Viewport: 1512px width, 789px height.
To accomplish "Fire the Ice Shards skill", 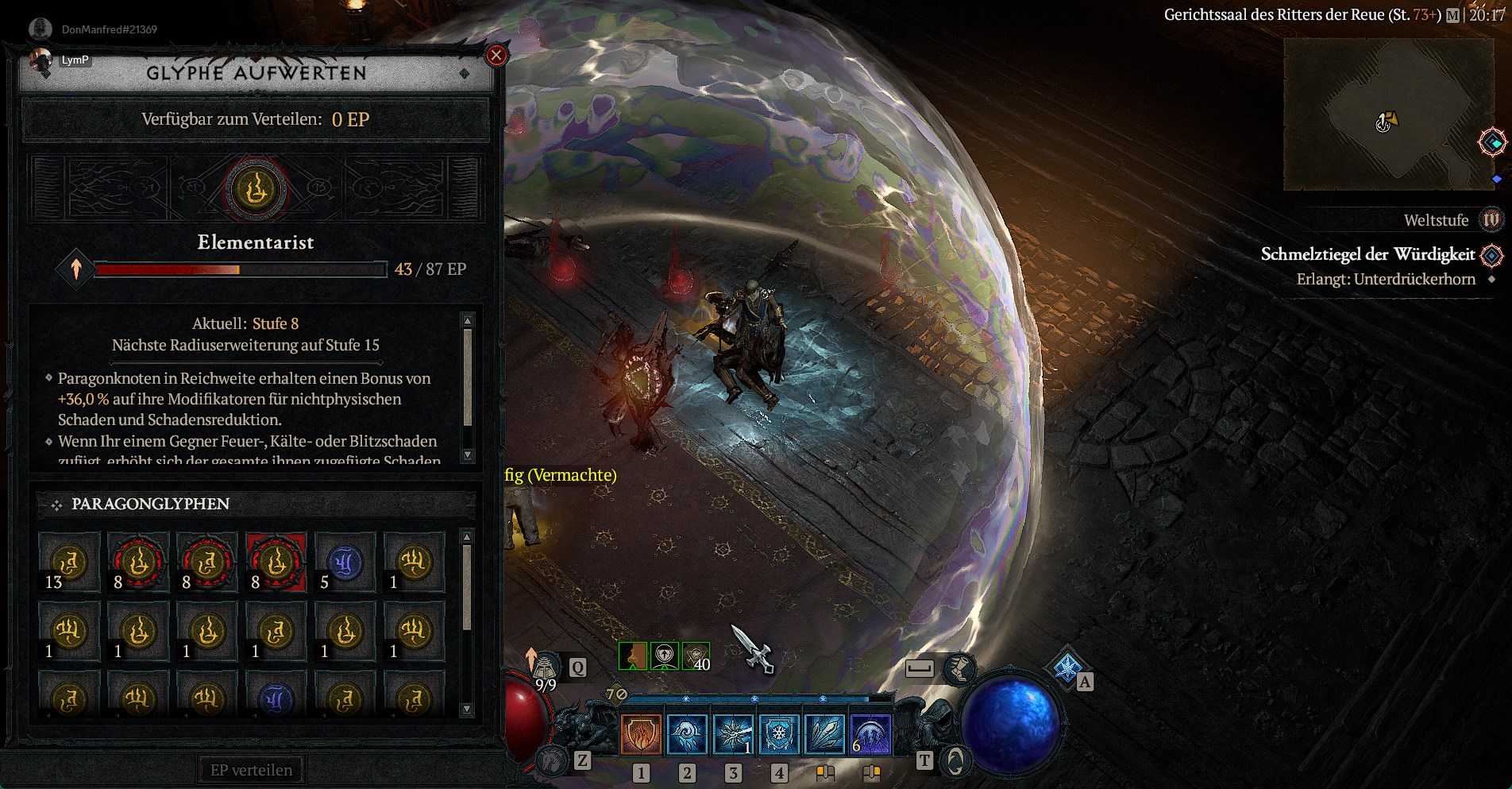I will [825, 734].
